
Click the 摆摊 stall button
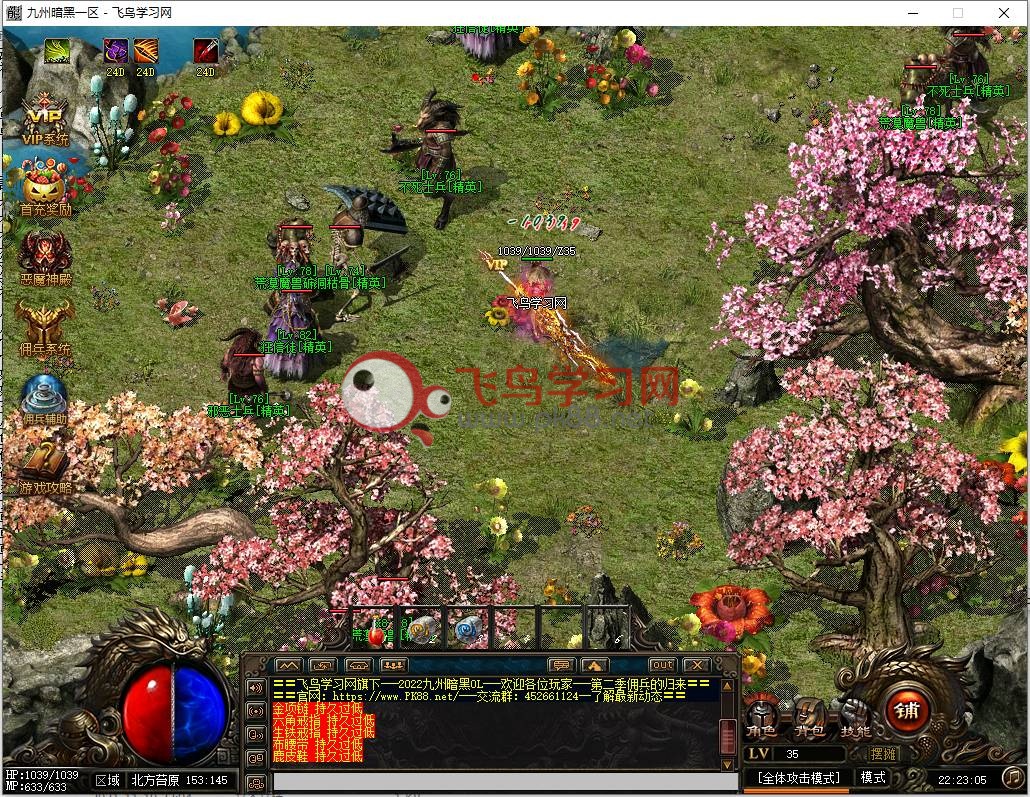pos(883,754)
